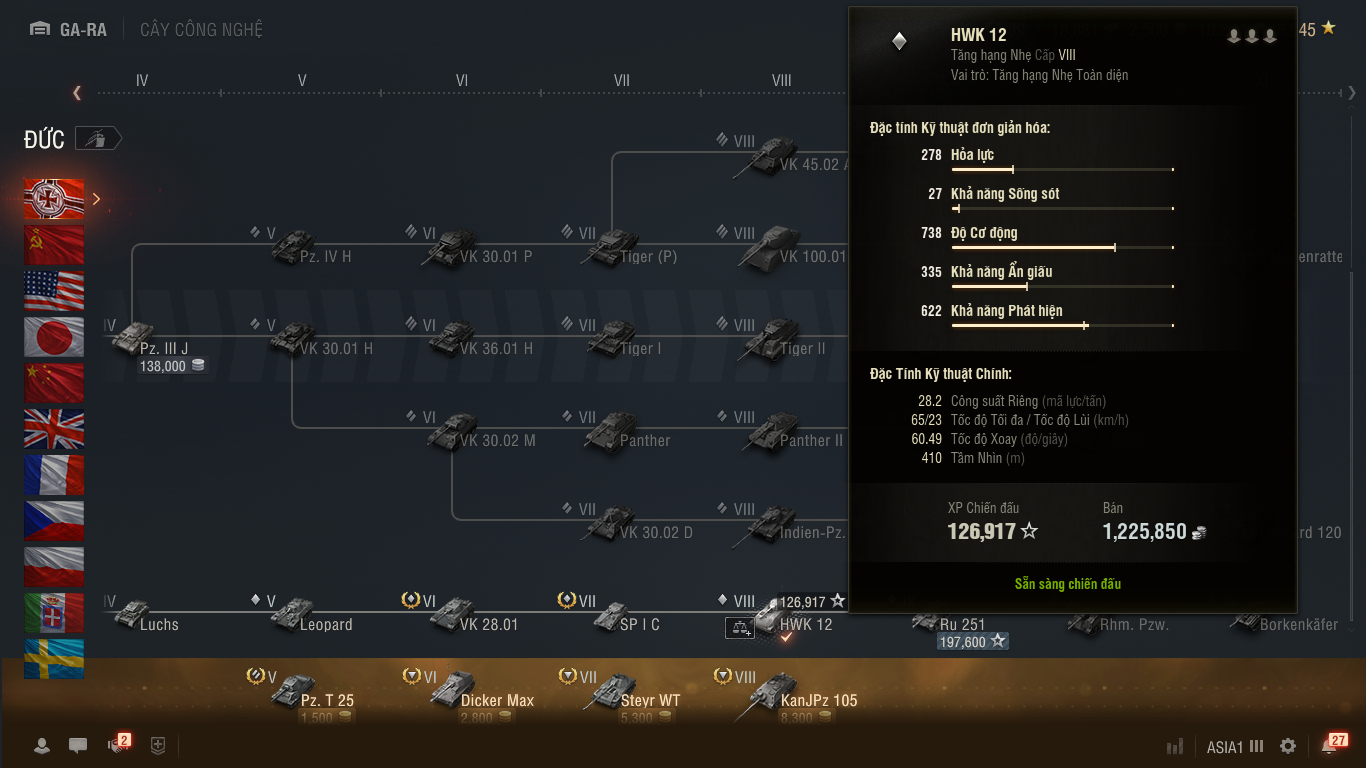Image resolution: width=1366 pixels, height=768 pixels.
Task: Switch to the USA nation flag
Action: 54,291
